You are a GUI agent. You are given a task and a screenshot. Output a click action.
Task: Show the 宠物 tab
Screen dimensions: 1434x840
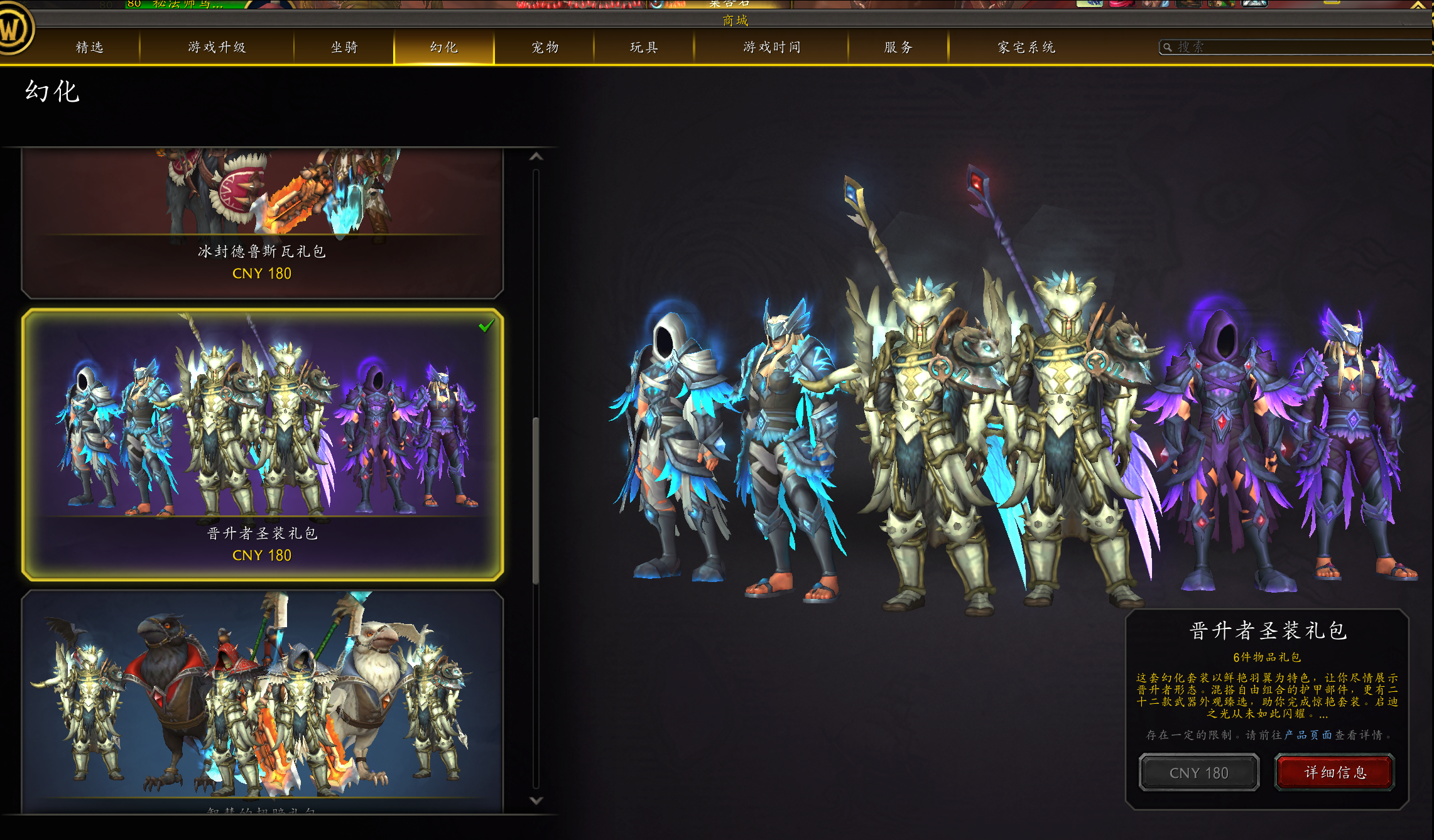click(545, 47)
